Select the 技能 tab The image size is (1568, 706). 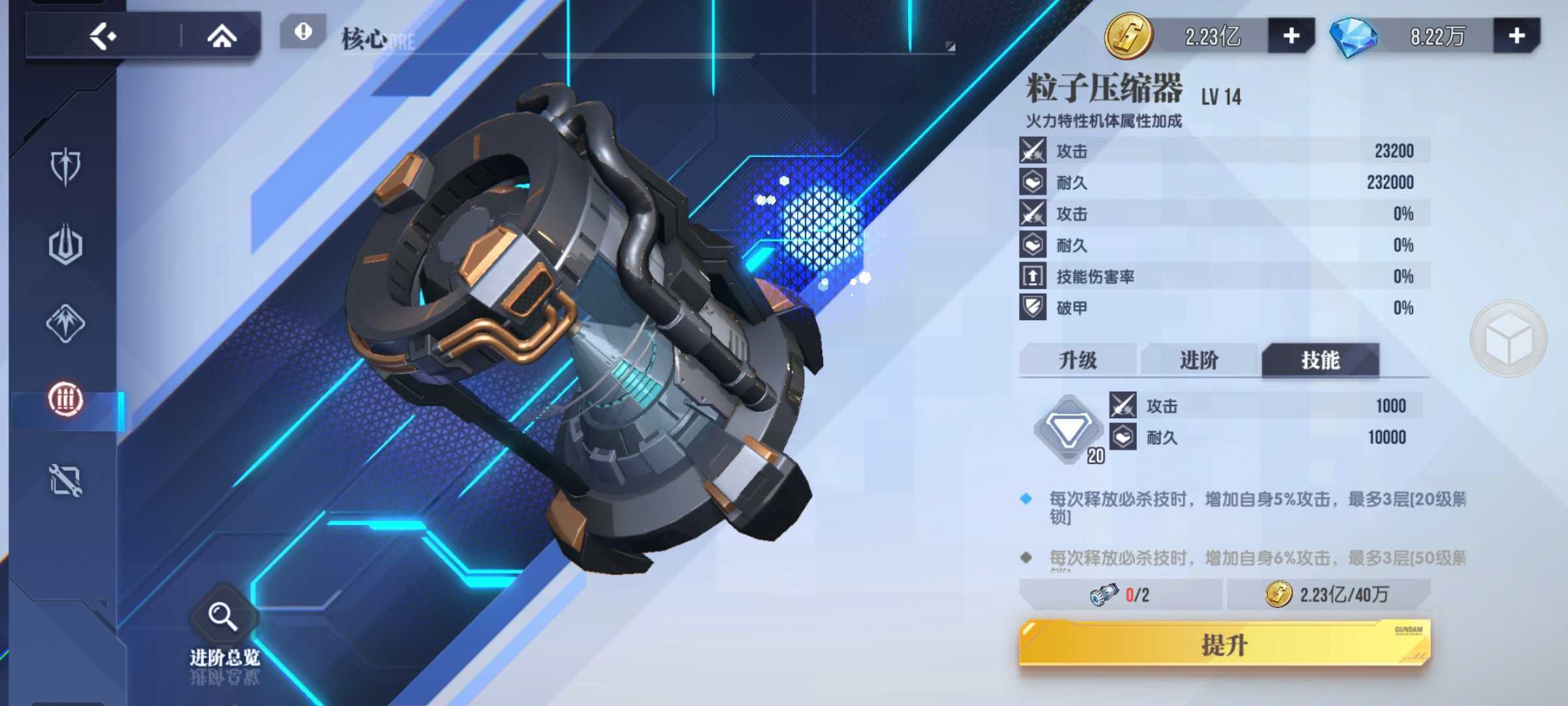(1320, 360)
